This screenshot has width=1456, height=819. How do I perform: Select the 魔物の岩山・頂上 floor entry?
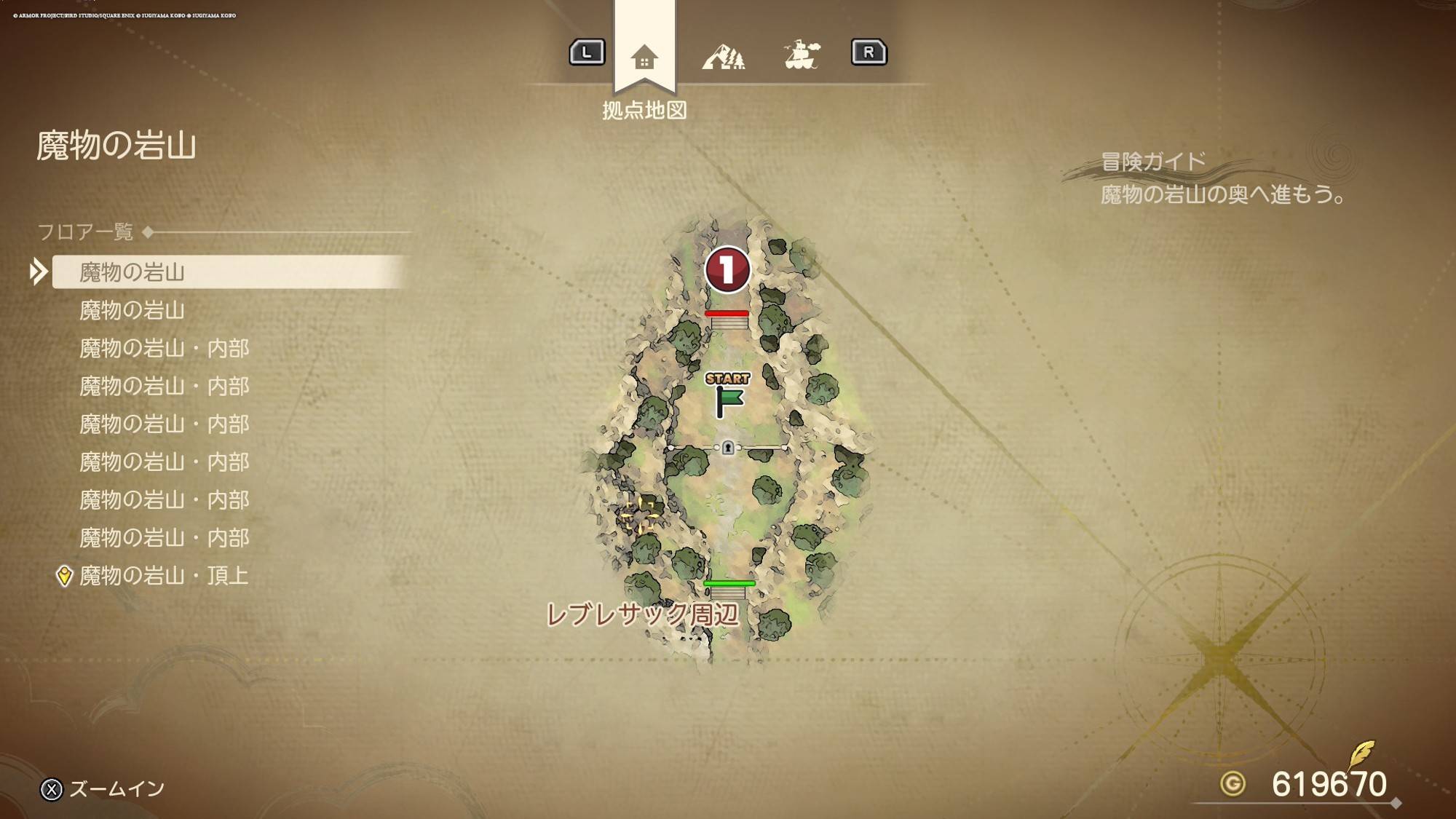tap(164, 575)
